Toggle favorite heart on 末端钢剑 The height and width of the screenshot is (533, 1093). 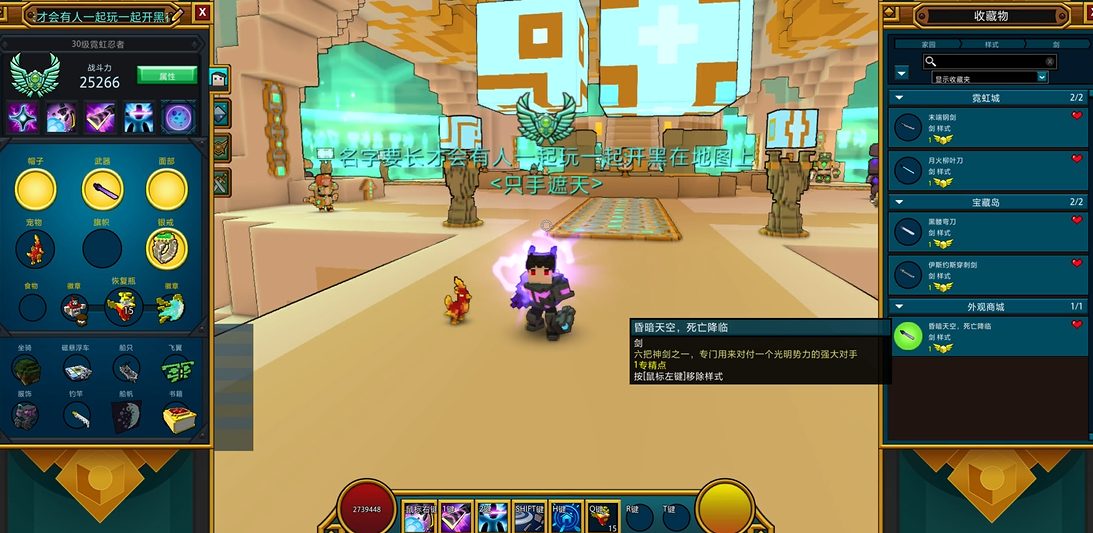tap(1077, 116)
